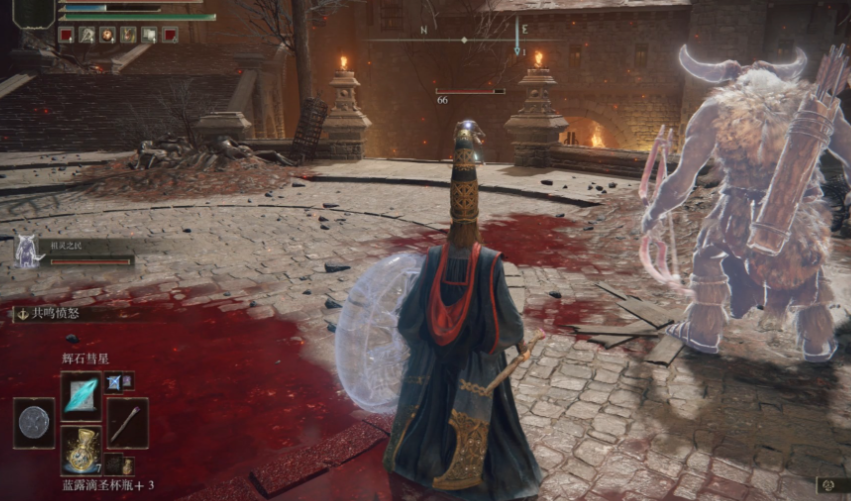Click the 共鸣愤怒 skill label

coord(53,314)
